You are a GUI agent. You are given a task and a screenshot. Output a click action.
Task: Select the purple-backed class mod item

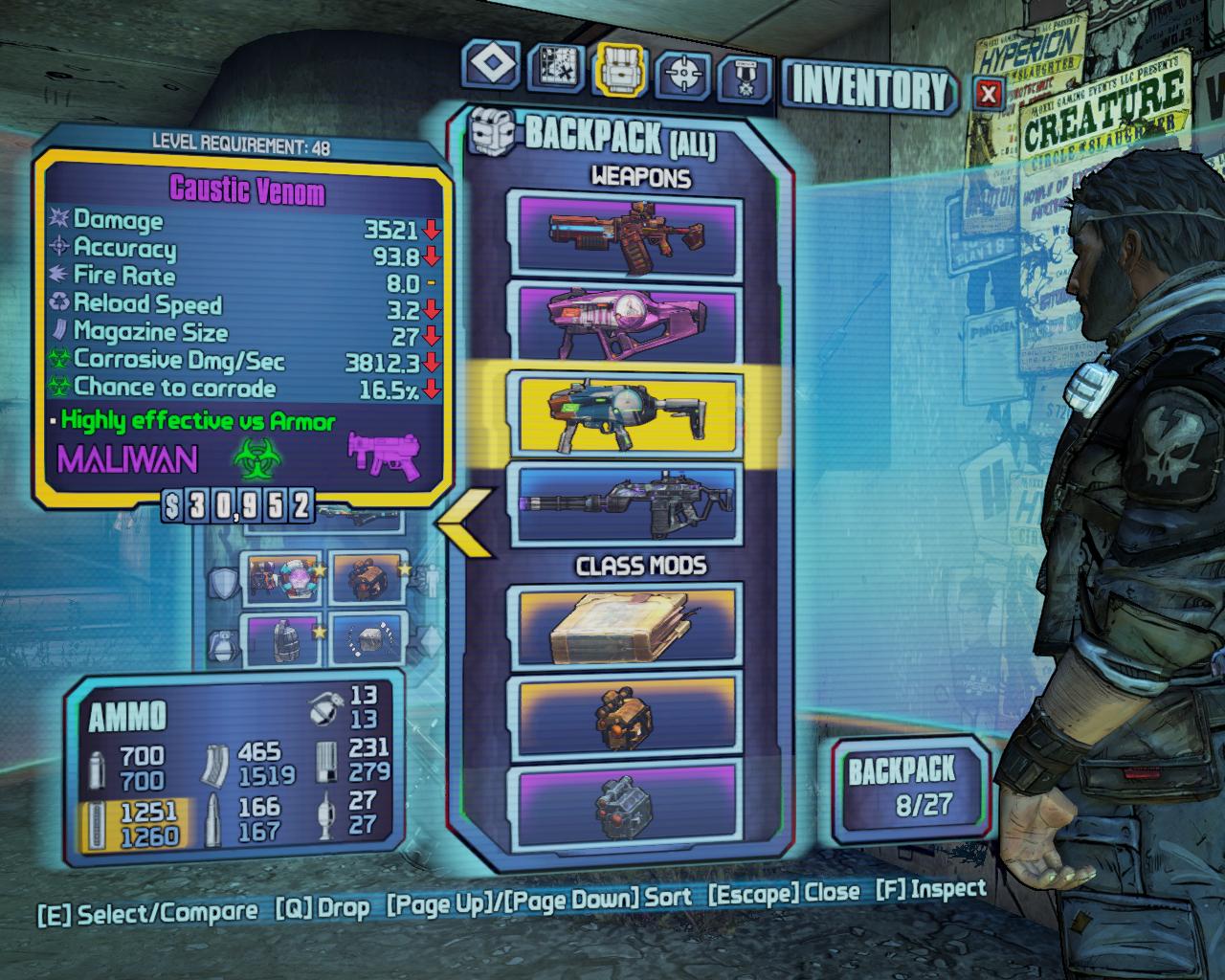tap(629, 804)
